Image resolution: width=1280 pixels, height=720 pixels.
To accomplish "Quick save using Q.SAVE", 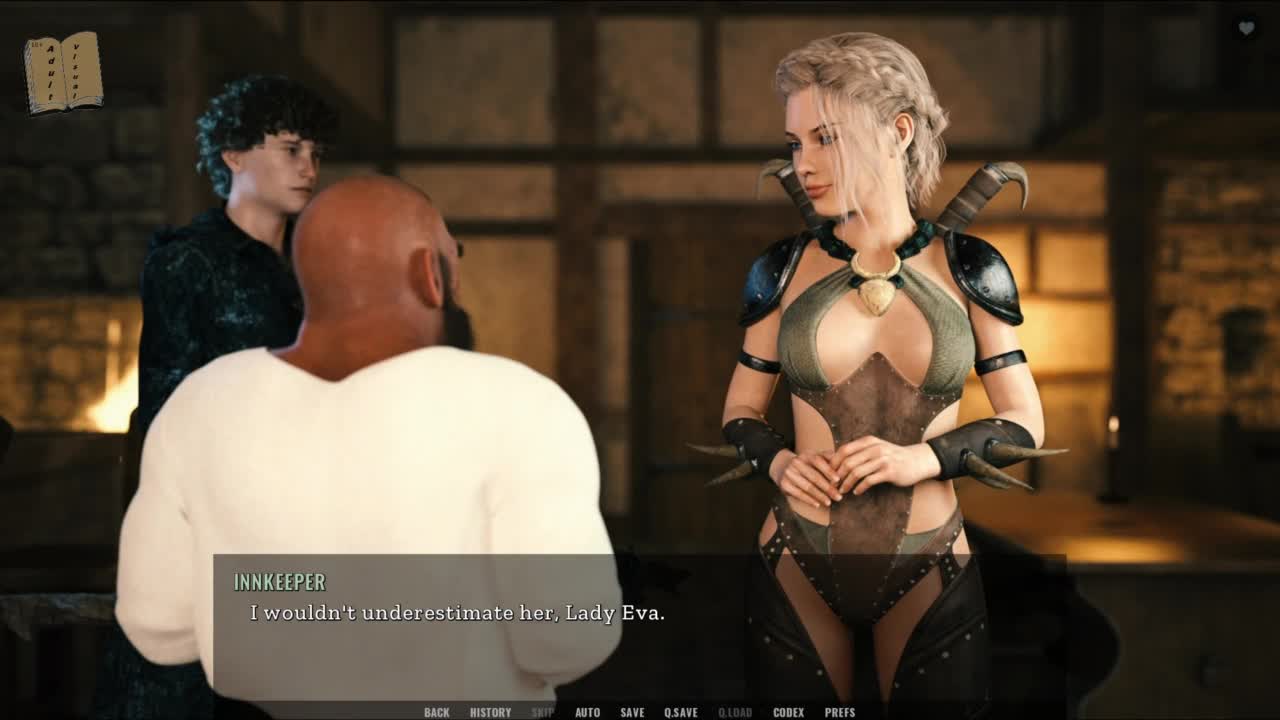I will point(681,712).
